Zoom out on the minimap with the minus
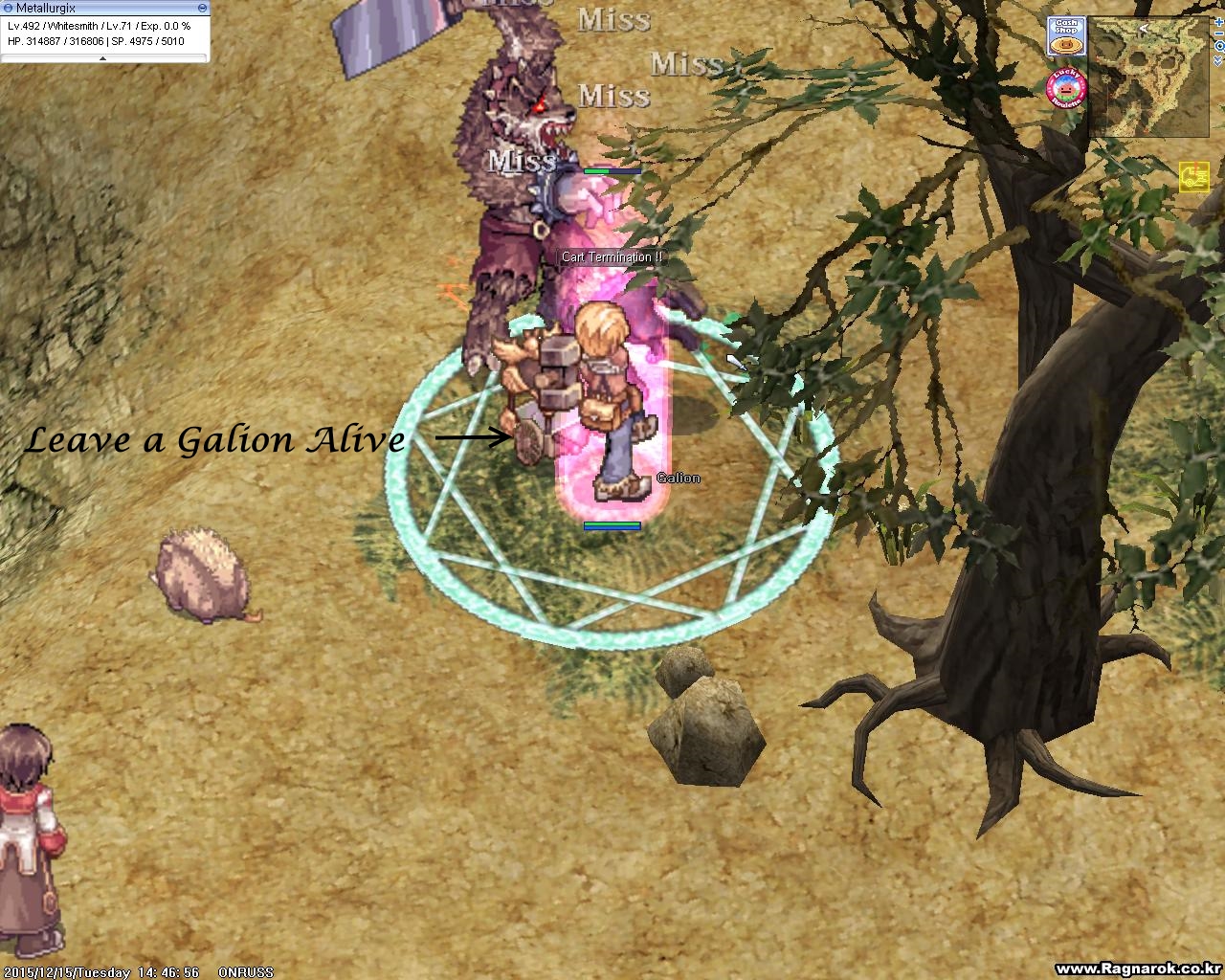Image resolution: width=1225 pixels, height=980 pixels. tap(1217, 33)
